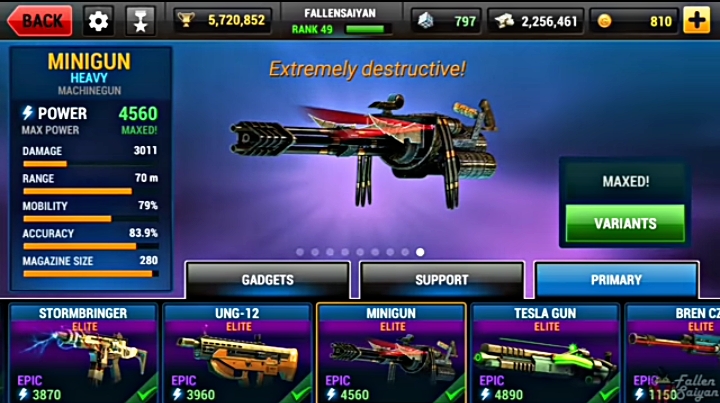Go back using the red BACK button
Screen dimensions: 720x403
point(40,19)
